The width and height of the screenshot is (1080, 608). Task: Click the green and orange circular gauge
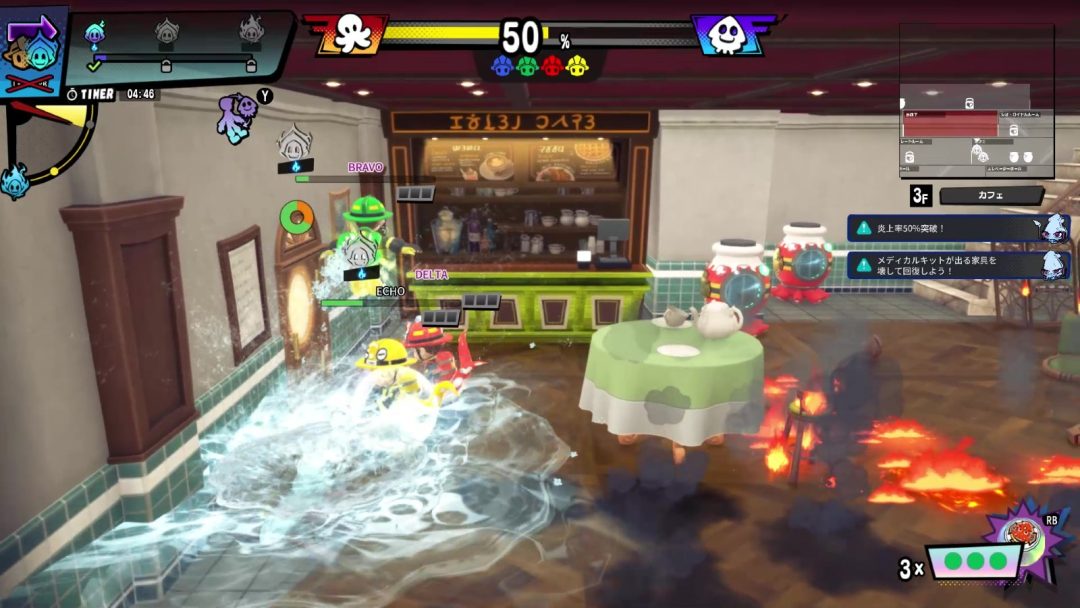pos(296,215)
